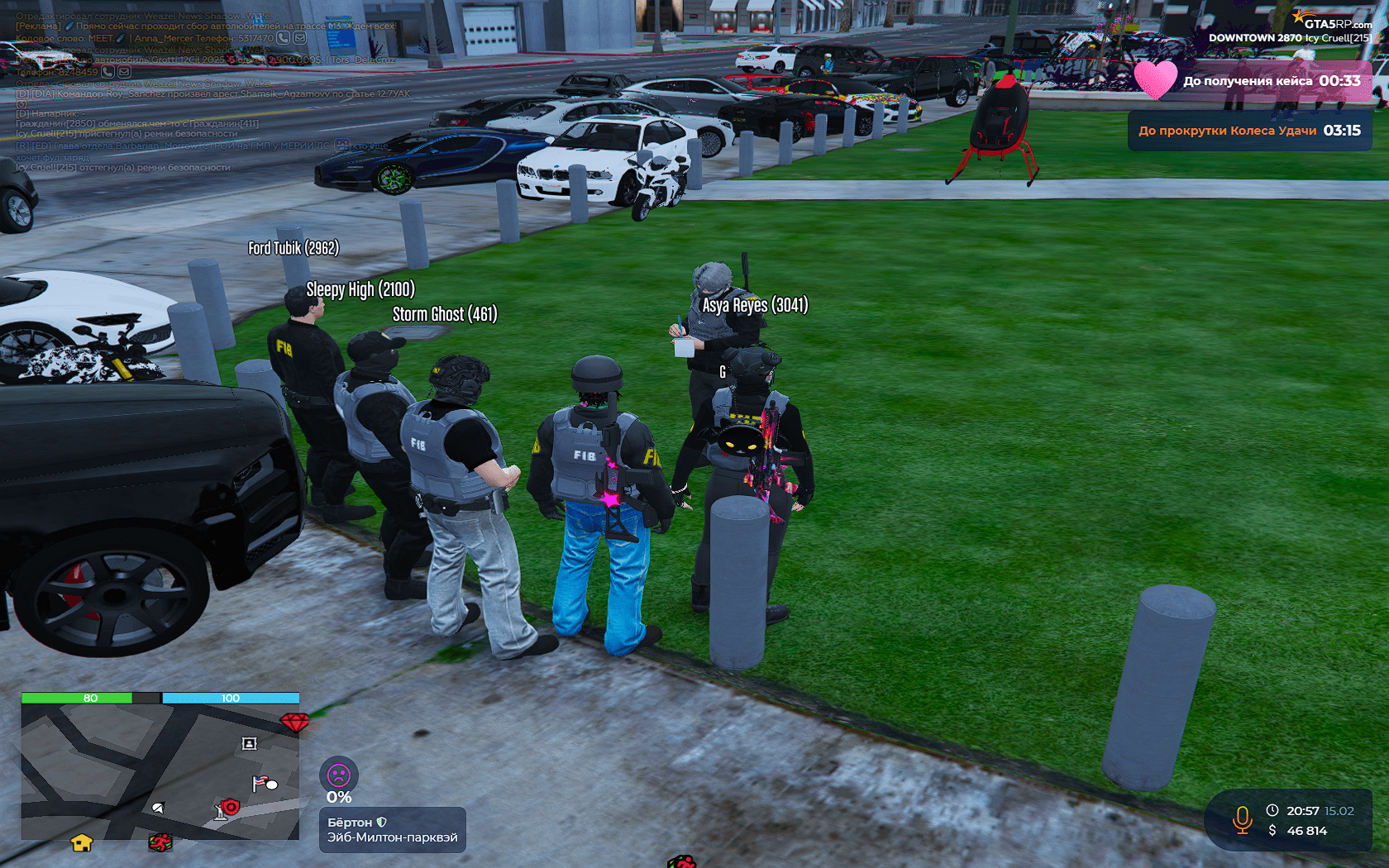Screen dimensions: 1389x868
Task: Click the group icon in Barbarian_Morrow's radio message
Action: click(342, 145)
